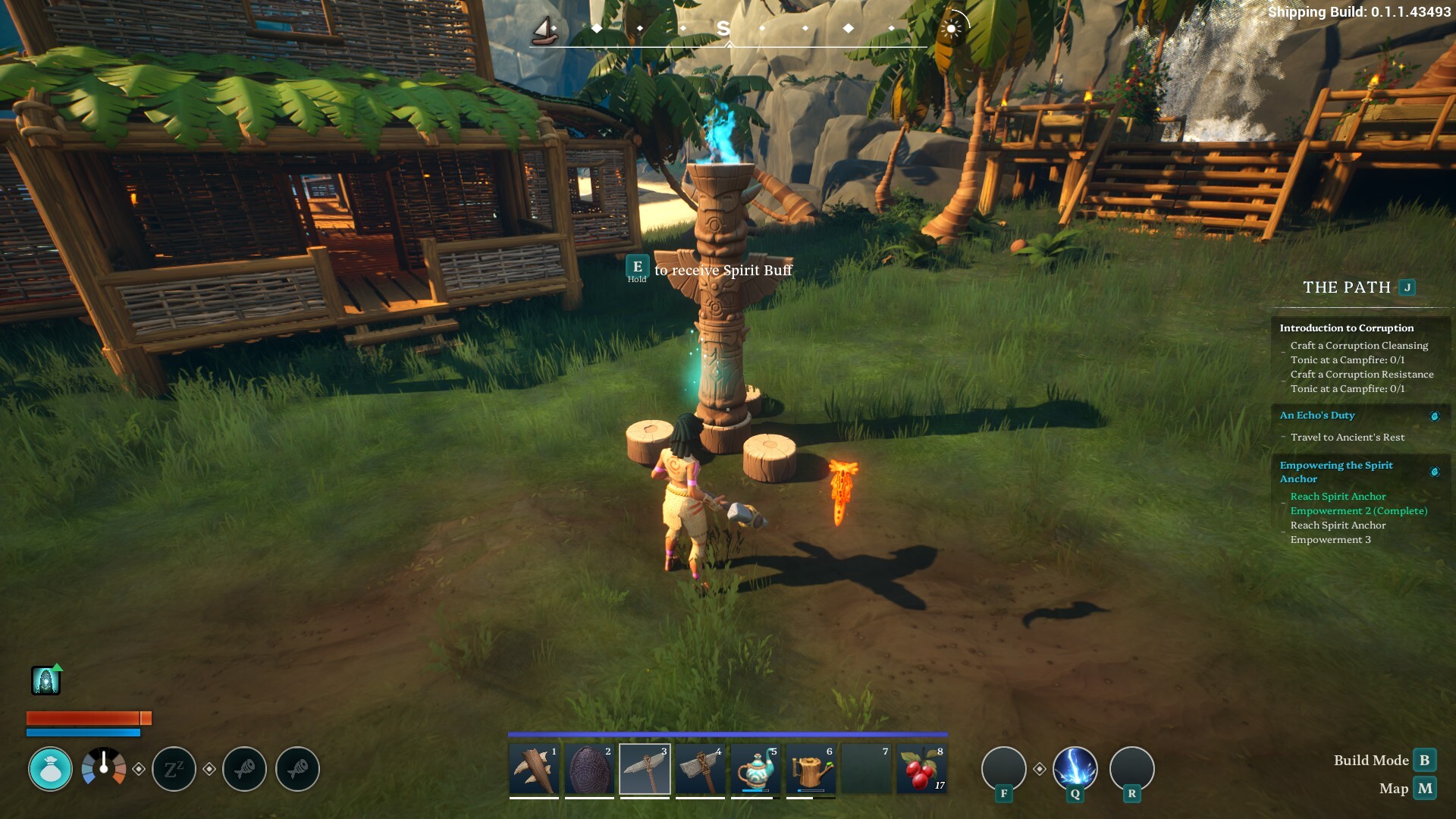Select the teal teapot in slot 5
The width and height of the screenshot is (1456, 819).
pyautogui.click(x=755, y=770)
